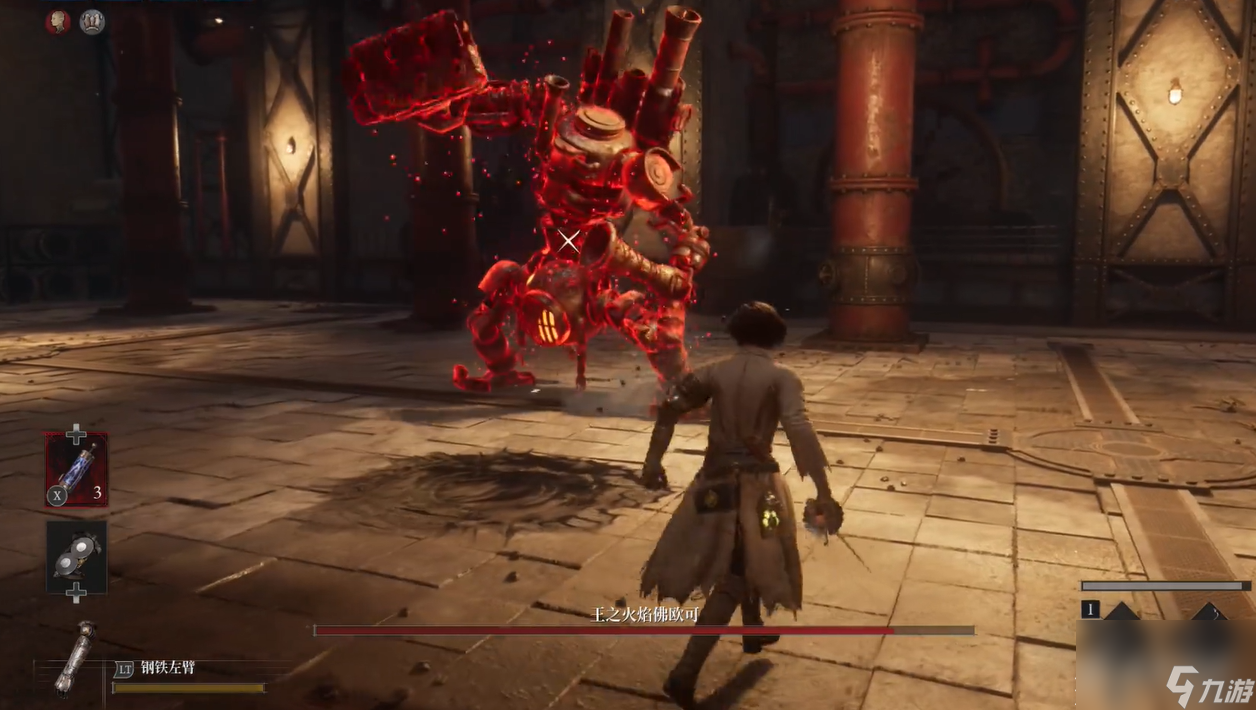Click the grey gauntlet status icon
Screen dimensions: 1256x710
pos(92,21)
